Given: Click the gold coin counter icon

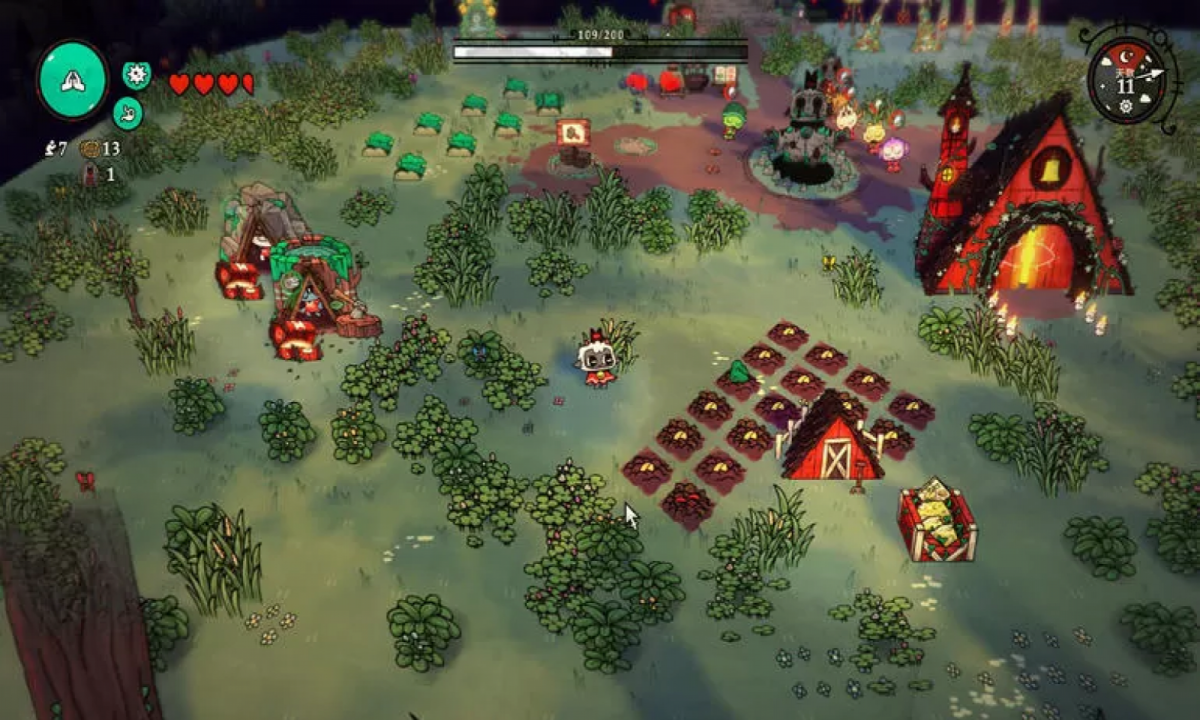Looking at the screenshot, I should 91,149.
